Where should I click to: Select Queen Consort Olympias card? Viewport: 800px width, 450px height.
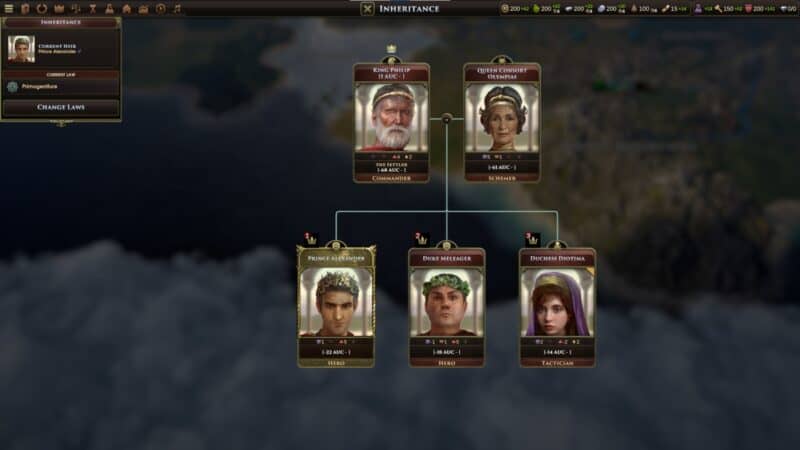(x=502, y=122)
